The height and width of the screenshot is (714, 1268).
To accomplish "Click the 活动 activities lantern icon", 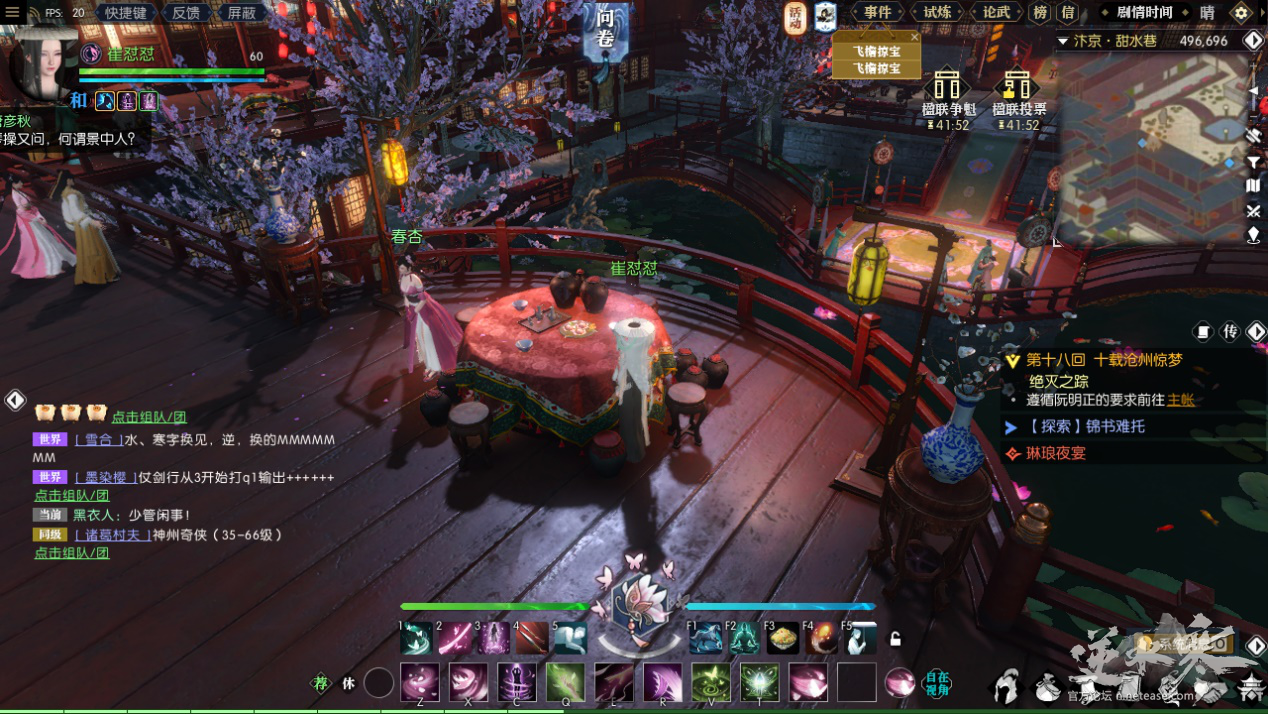I will [x=795, y=17].
